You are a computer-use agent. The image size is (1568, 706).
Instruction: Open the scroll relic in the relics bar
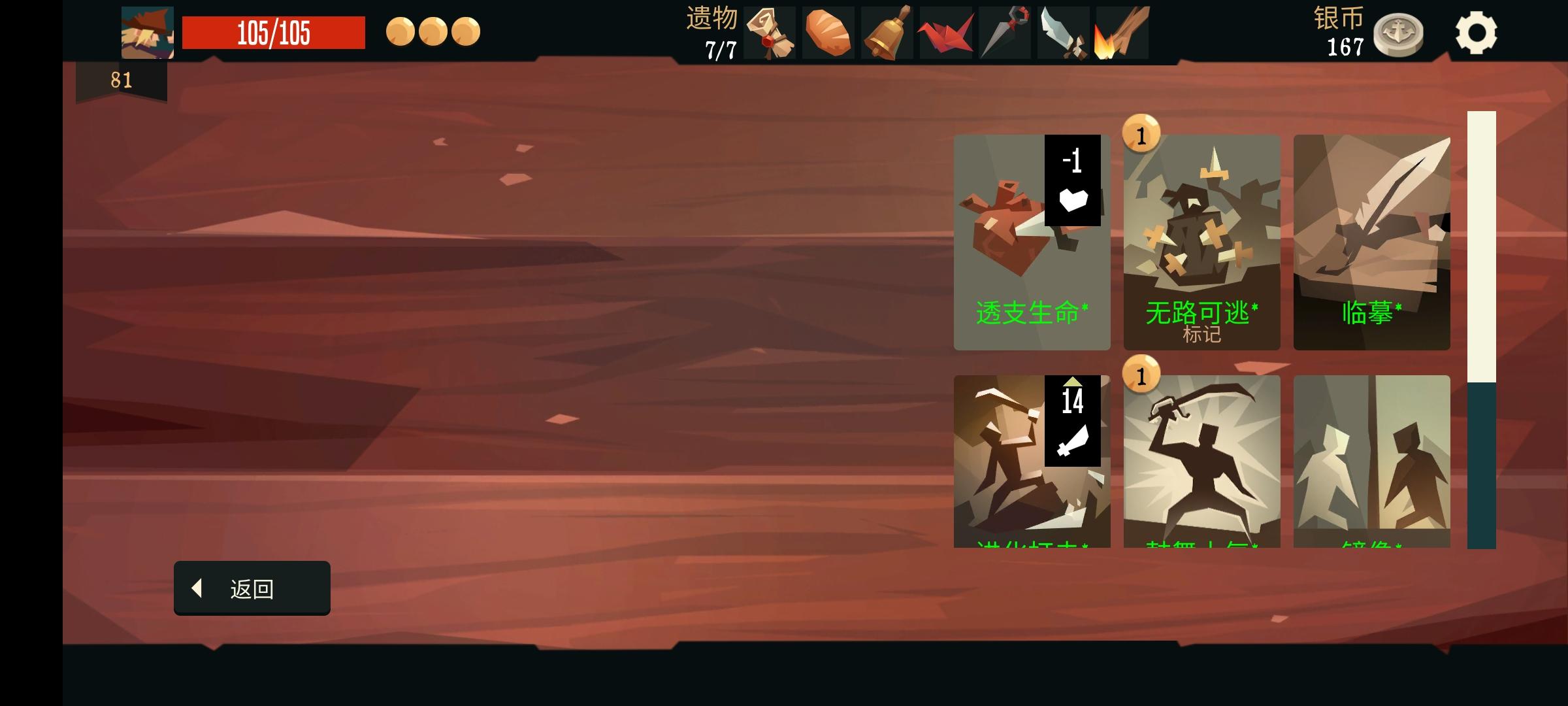771,33
